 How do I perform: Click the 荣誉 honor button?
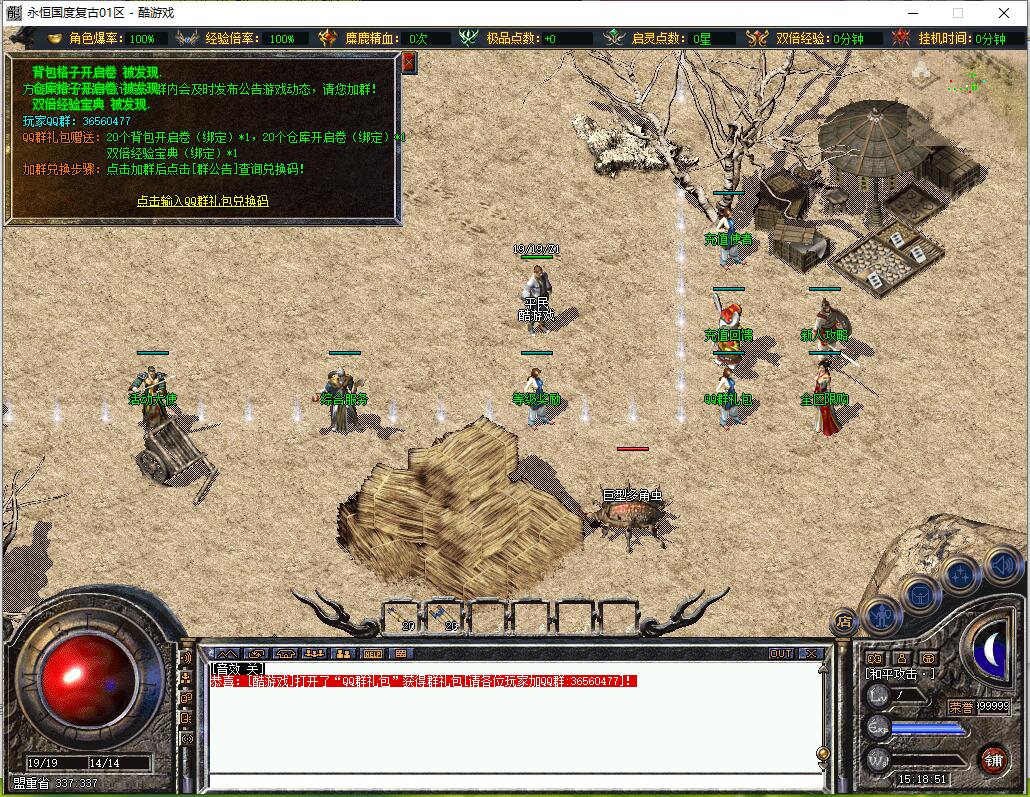point(960,706)
